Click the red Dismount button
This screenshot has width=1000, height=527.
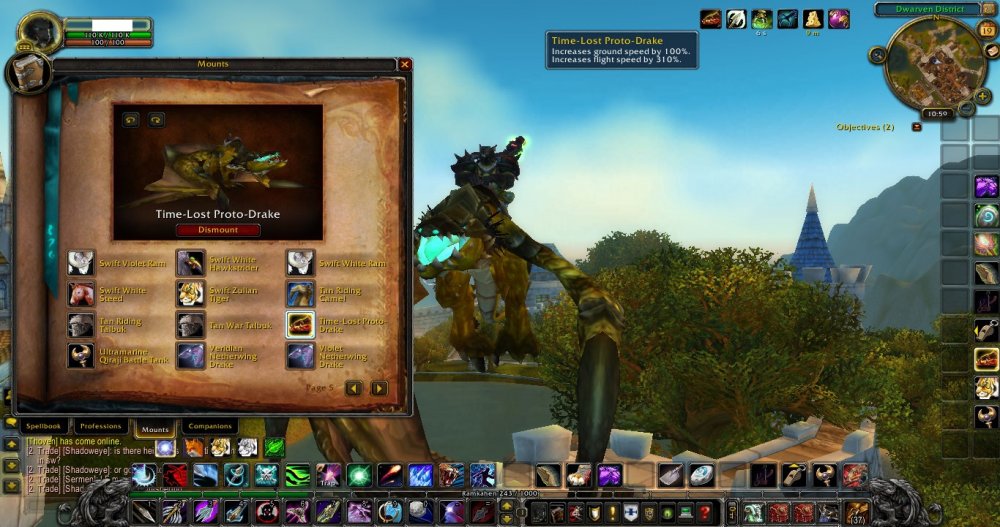tap(218, 230)
